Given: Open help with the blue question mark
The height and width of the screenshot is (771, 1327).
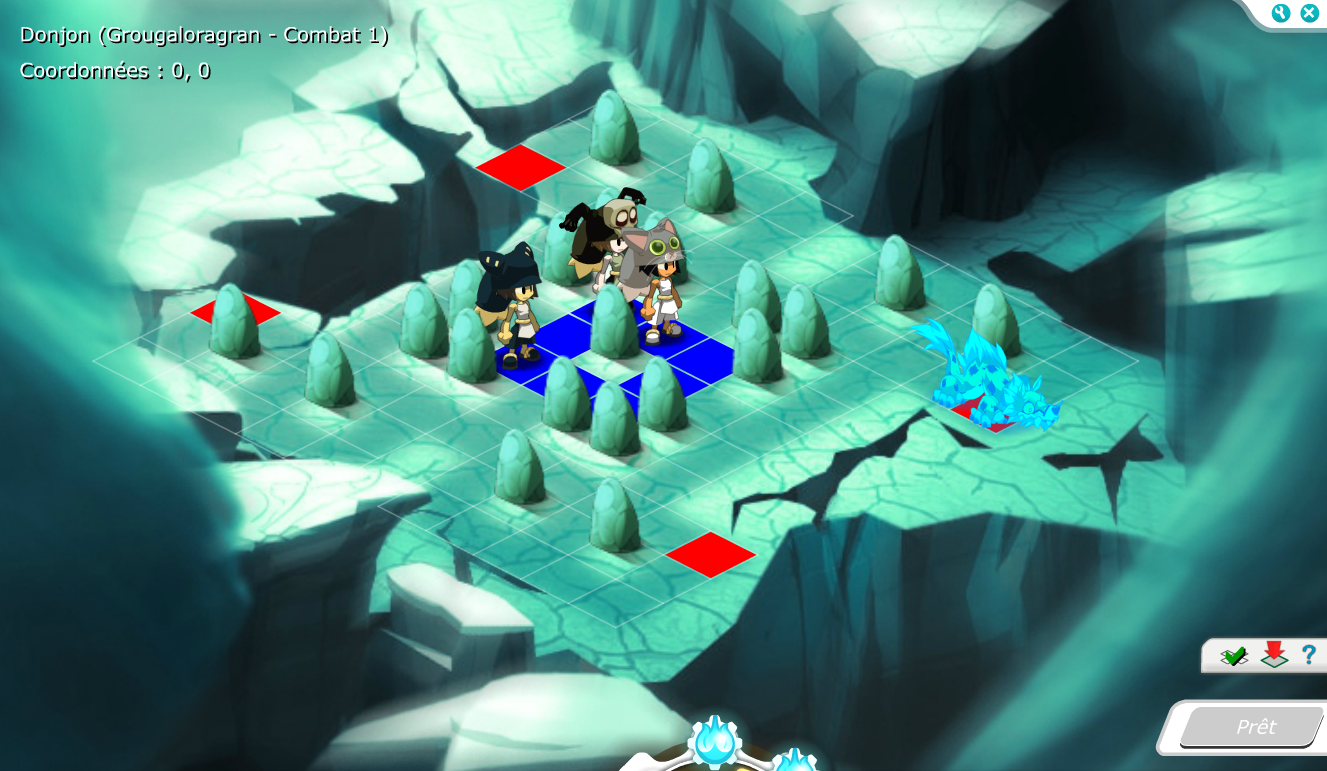Looking at the screenshot, I should (1308, 655).
